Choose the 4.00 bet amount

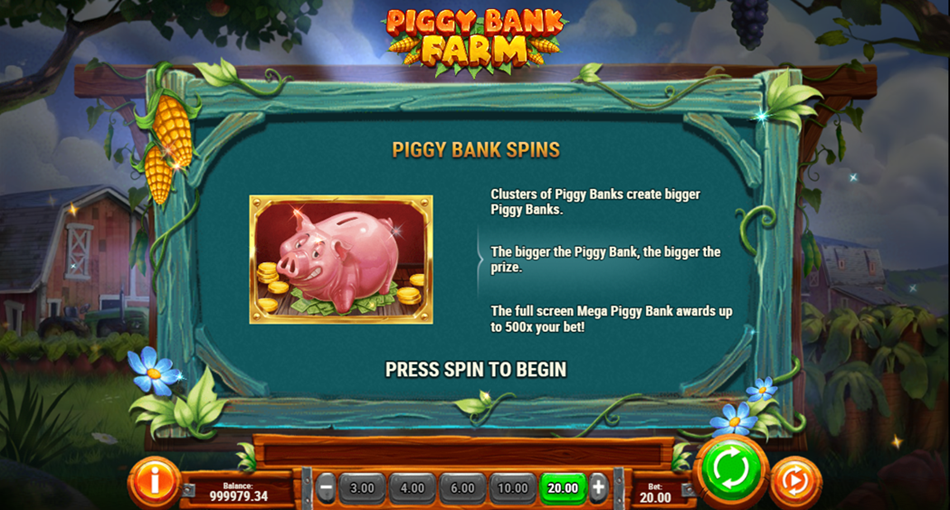coord(412,488)
